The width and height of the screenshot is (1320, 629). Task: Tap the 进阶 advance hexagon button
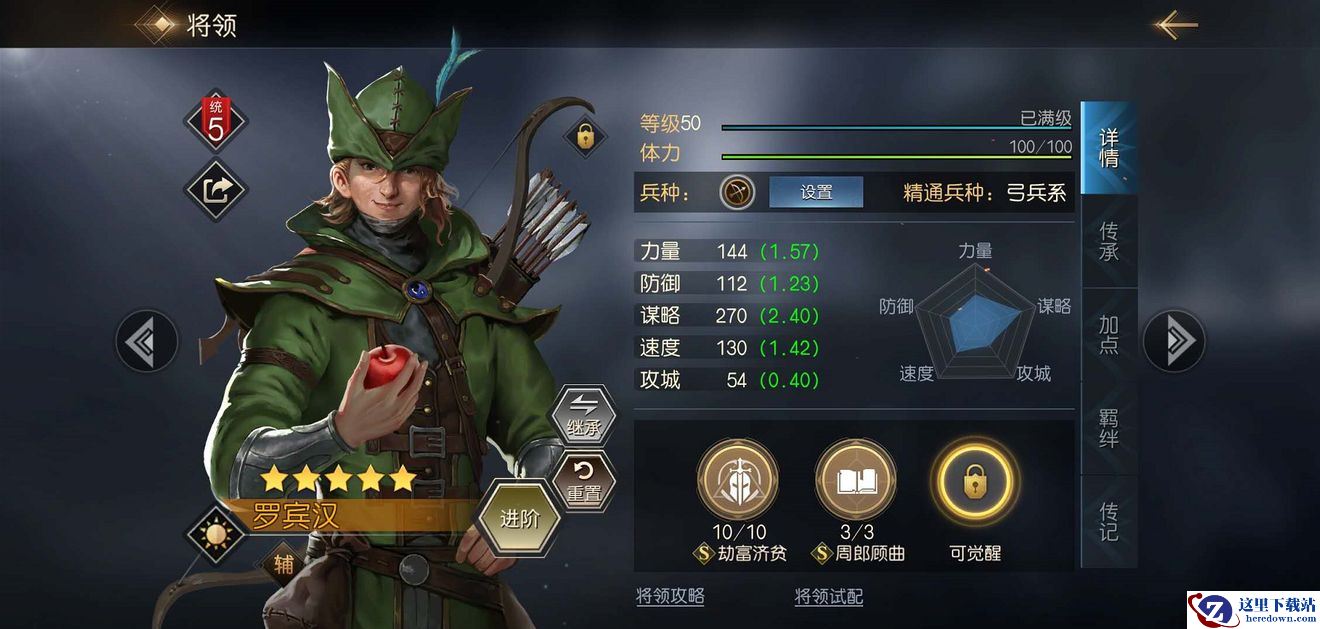[519, 518]
